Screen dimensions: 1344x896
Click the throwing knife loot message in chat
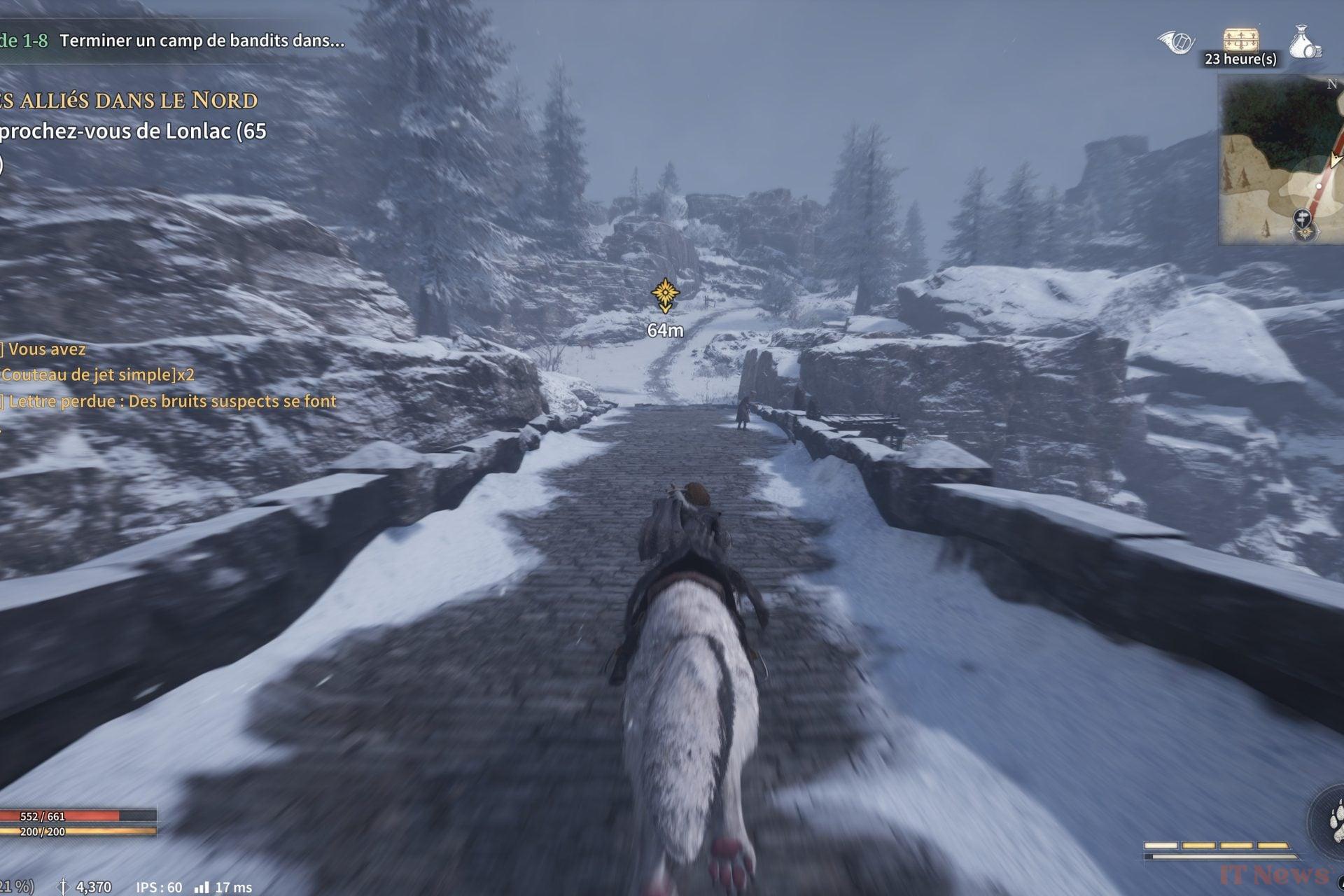click(97, 374)
